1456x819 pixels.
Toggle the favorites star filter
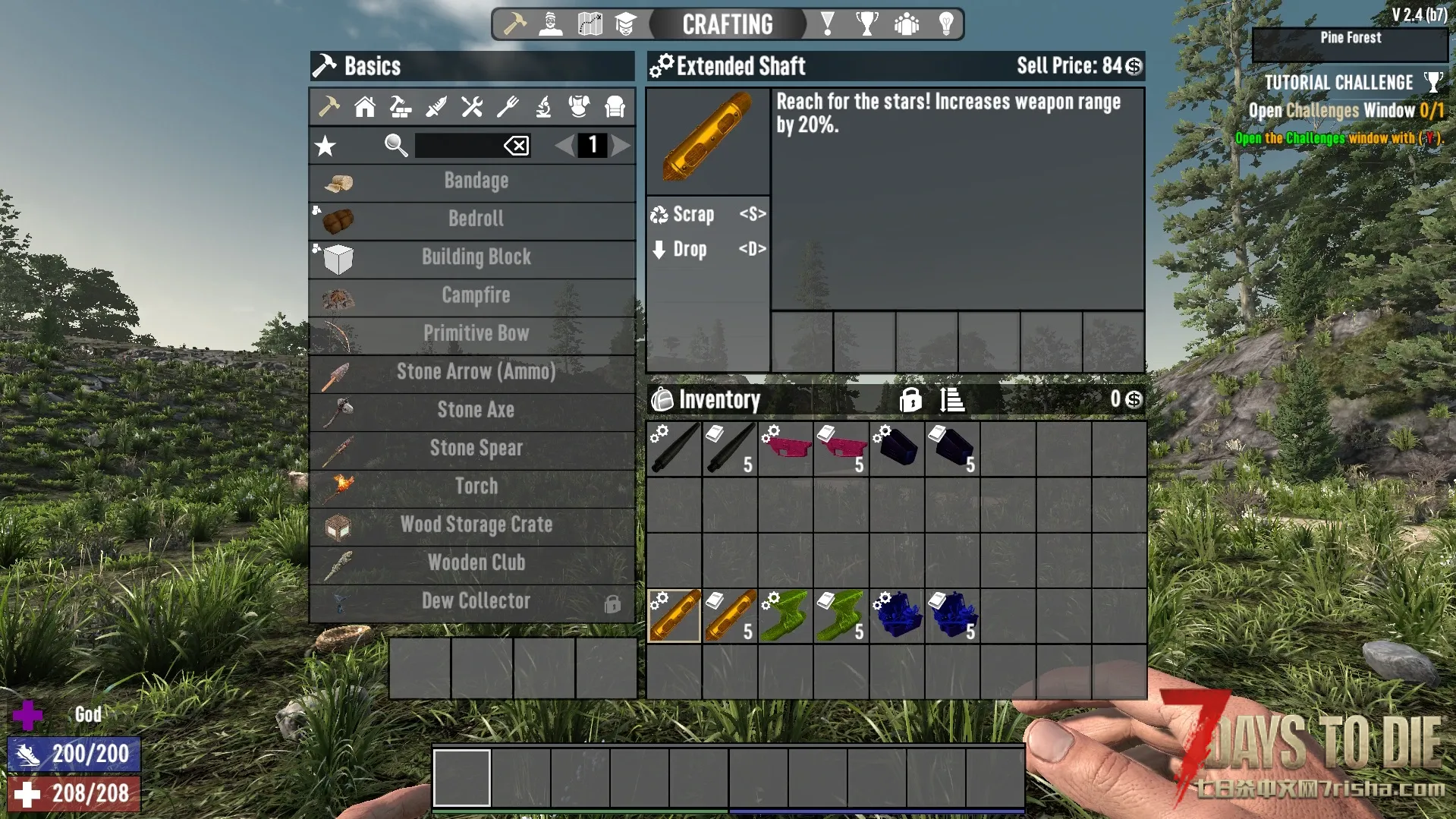pos(325,146)
